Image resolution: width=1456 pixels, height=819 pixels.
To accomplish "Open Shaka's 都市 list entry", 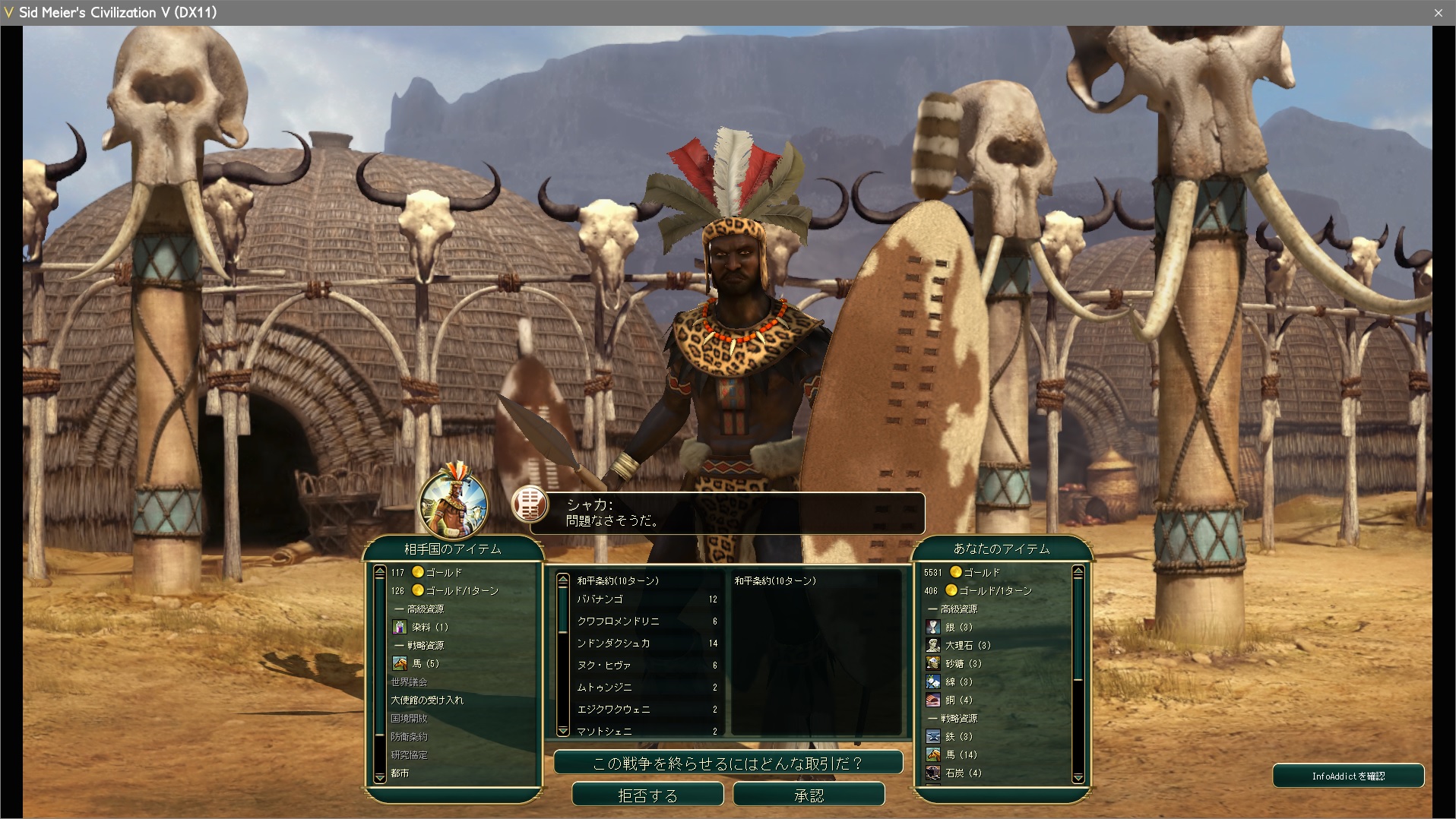I will [x=400, y=773].
